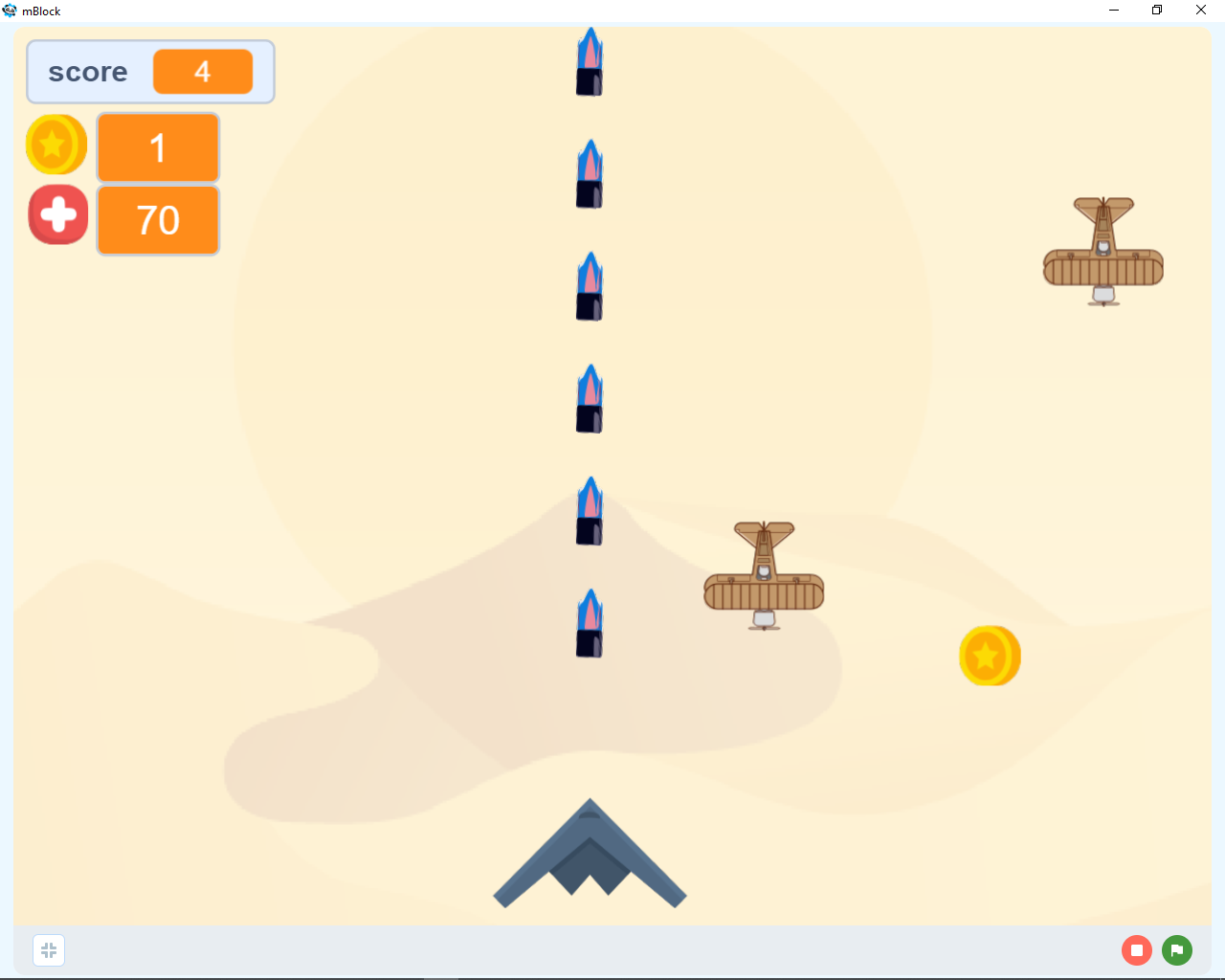Click the score variable label
Viewport: 1225px width, 980px height.
(x=88, y=71)
